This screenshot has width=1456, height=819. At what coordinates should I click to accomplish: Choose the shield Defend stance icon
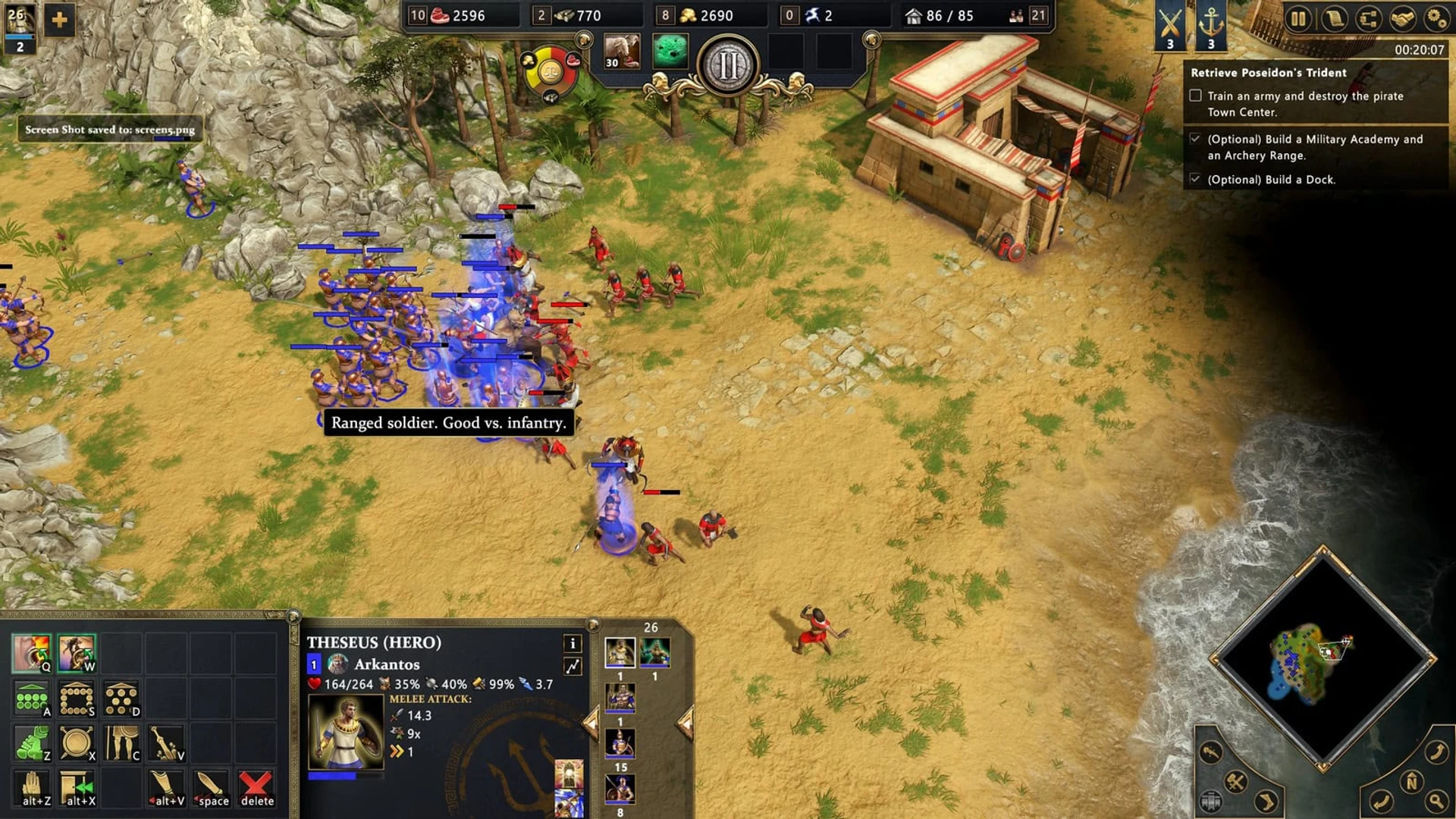77,742
